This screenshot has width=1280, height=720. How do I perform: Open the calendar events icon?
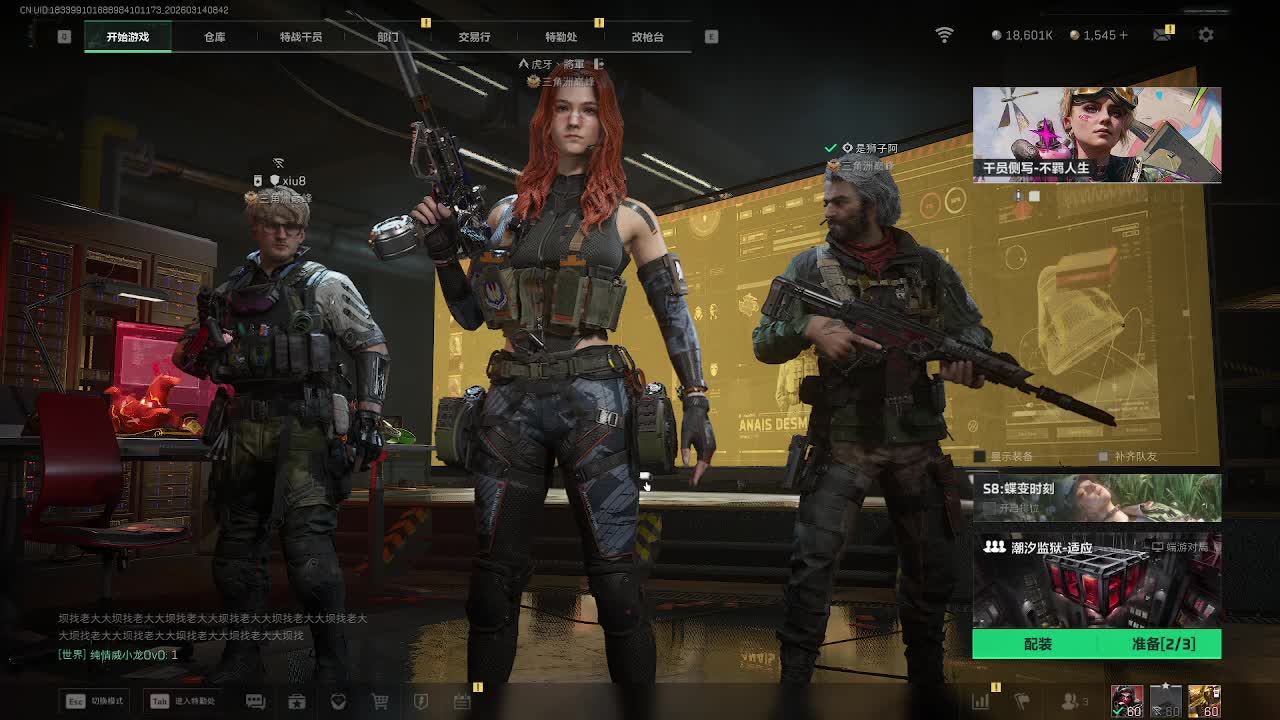462,702
